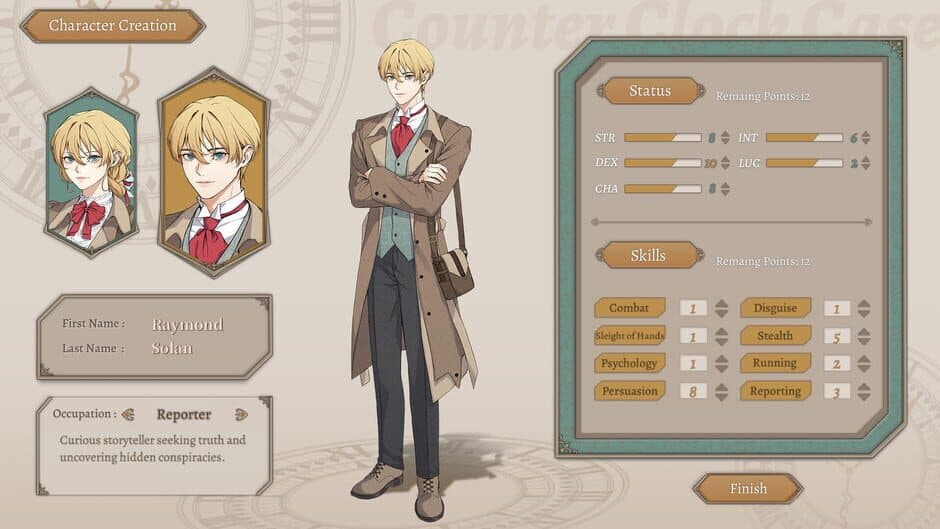Click the Finish button
Screen dimensions: 940x529
tap(747, 489)
